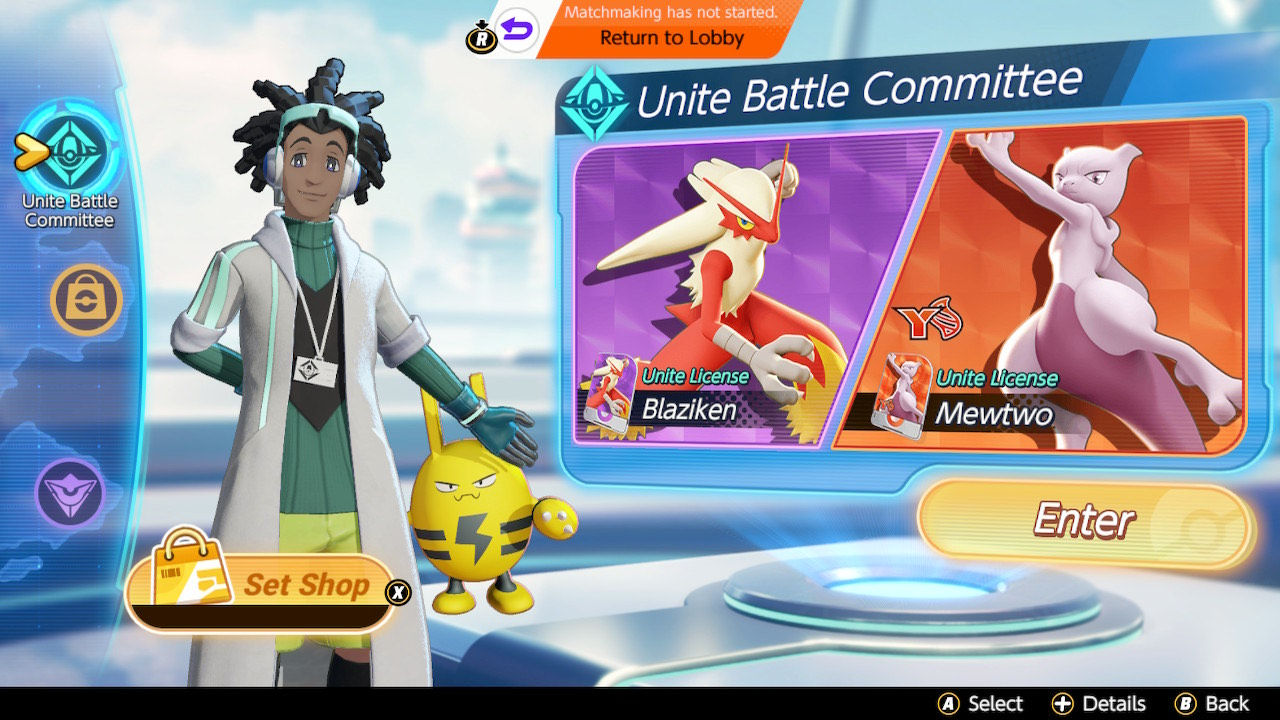The height and width of the screenshot is (720, 1280).
Task: Select the Unite Battle Committee tab
Action: coord(70,150)
